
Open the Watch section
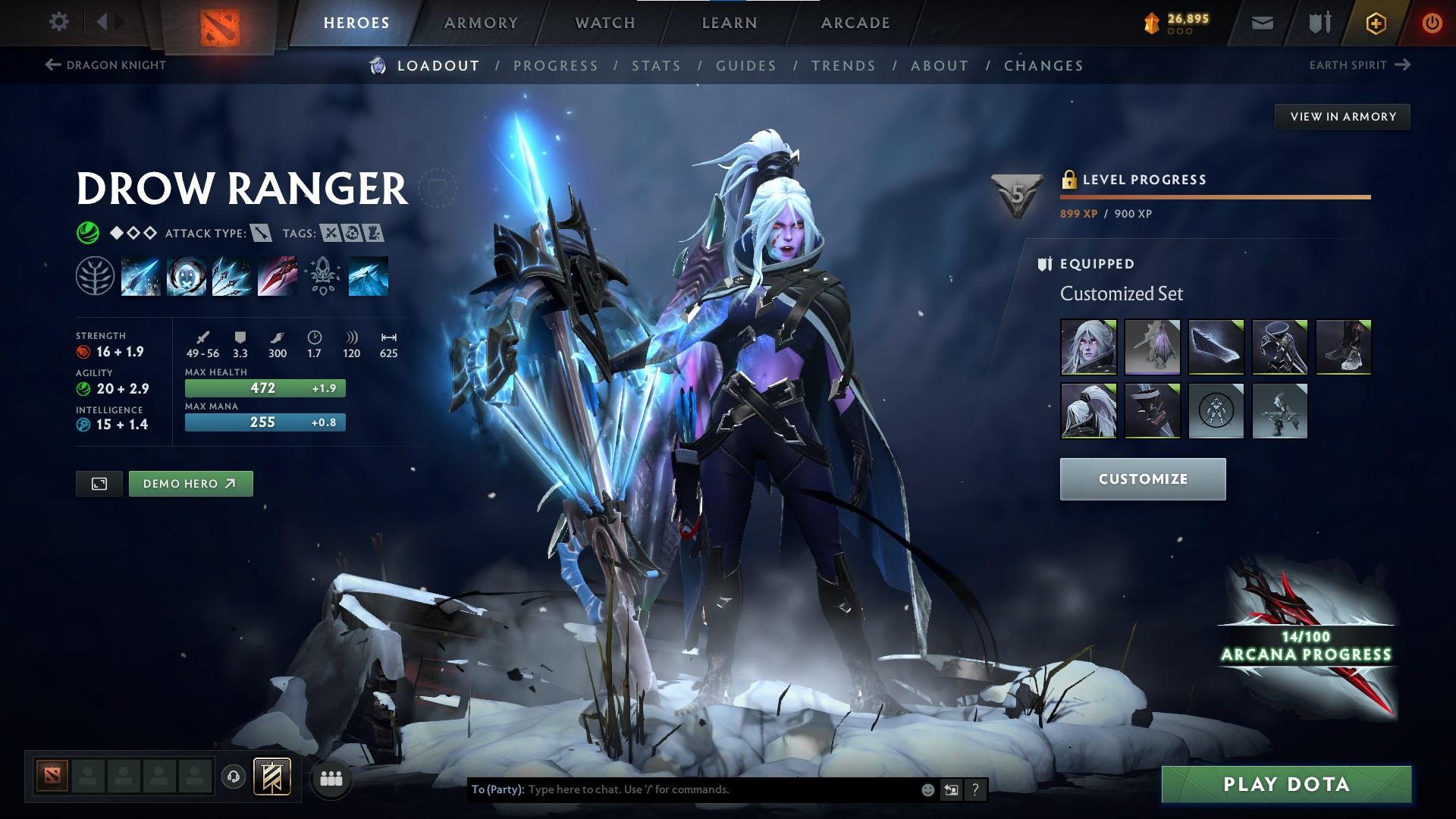605,23
